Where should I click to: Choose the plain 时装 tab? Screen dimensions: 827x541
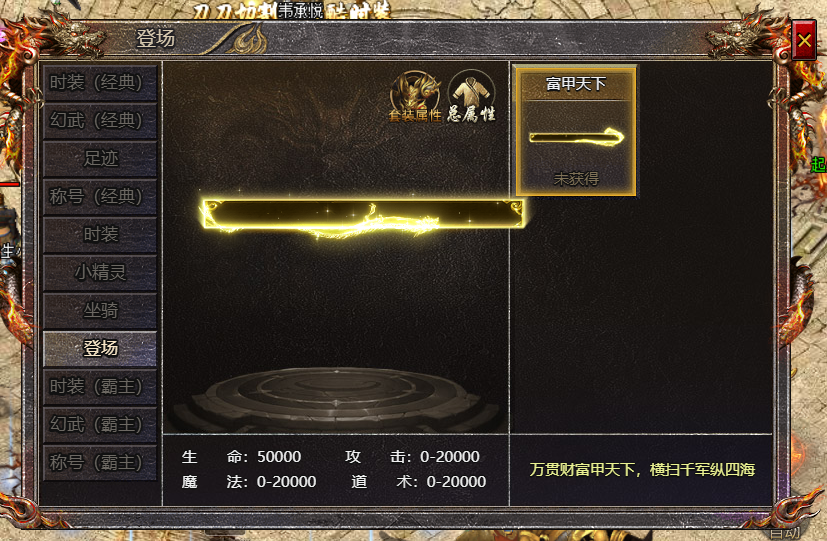click(x=100, y=234)
